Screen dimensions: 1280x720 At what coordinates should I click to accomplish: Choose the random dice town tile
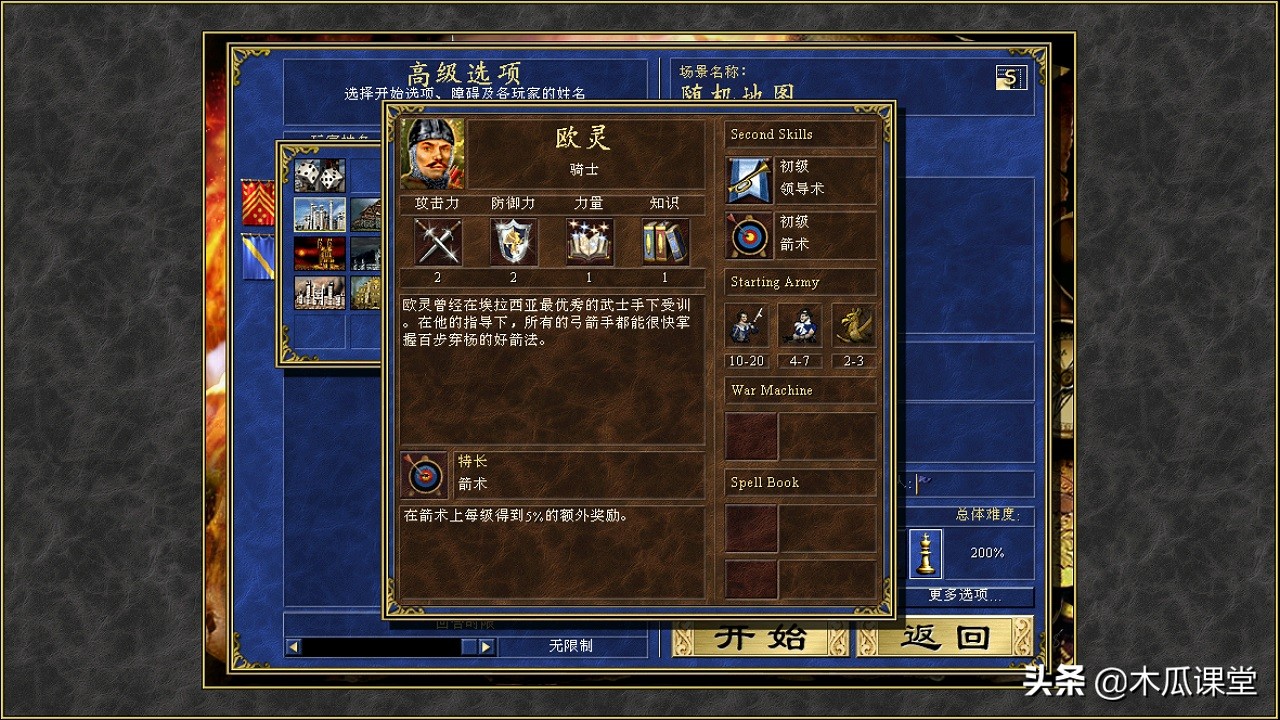pyautogui.click(x=319, y=175)
